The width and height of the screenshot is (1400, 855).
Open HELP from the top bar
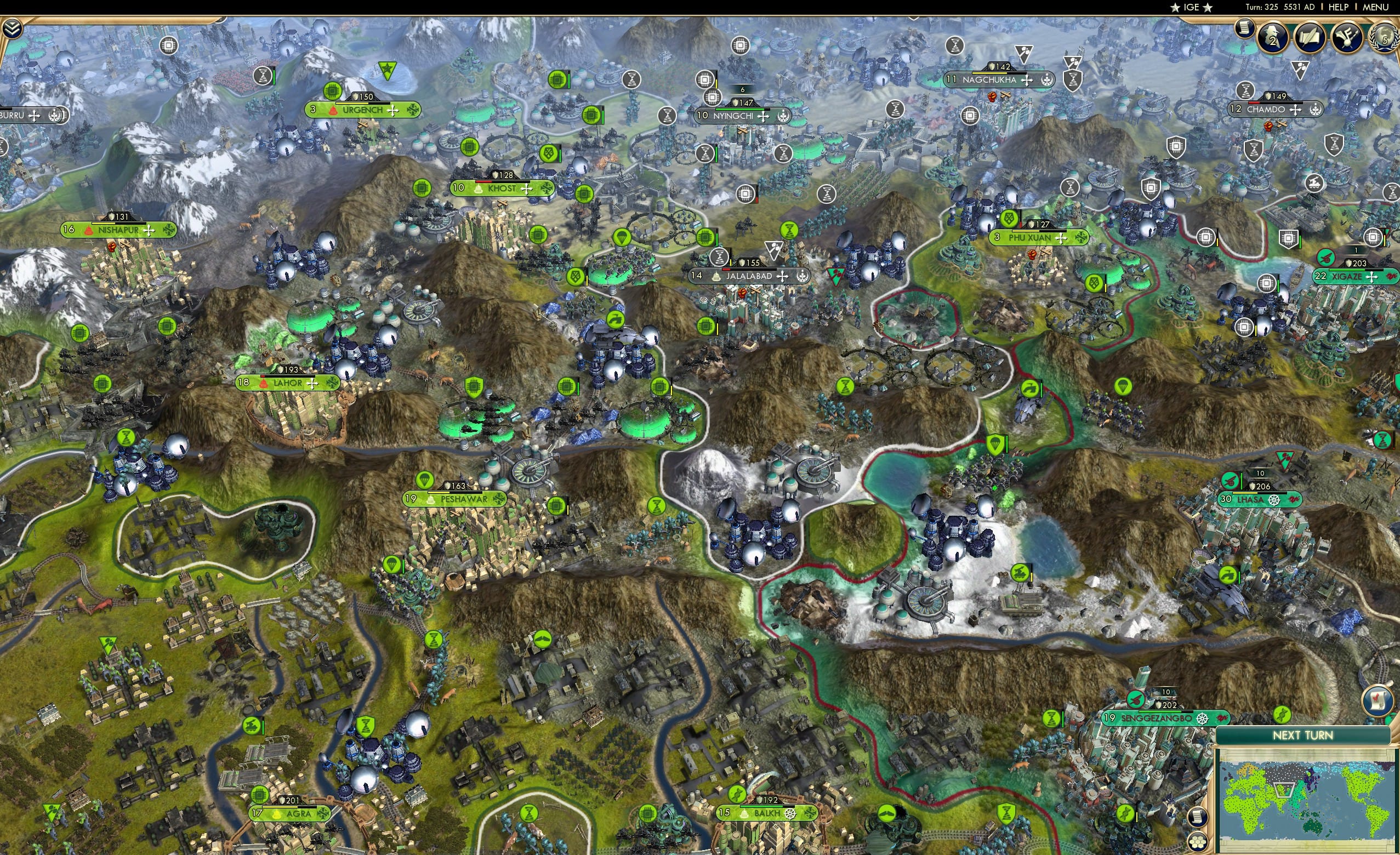(x=1340, y=7)
